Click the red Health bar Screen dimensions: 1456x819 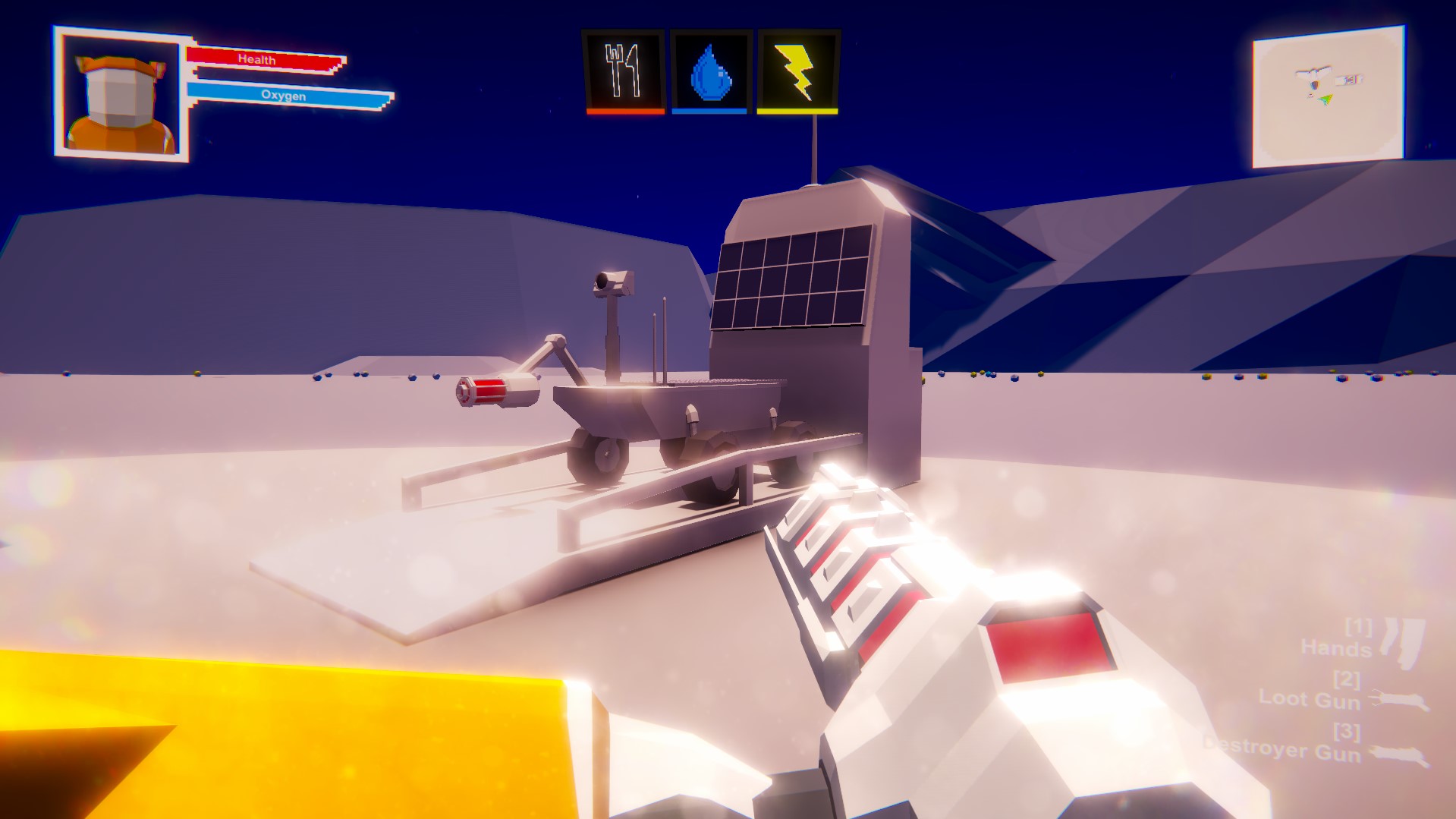(268, 58)
